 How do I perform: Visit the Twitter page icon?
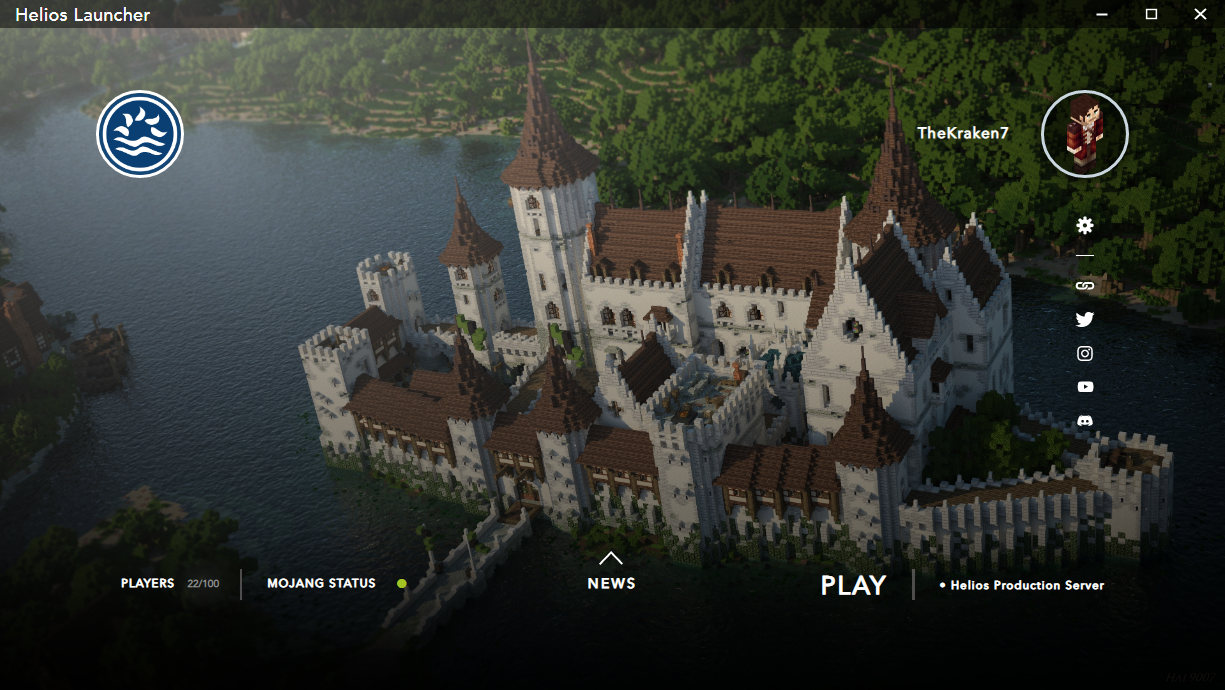1085,320
